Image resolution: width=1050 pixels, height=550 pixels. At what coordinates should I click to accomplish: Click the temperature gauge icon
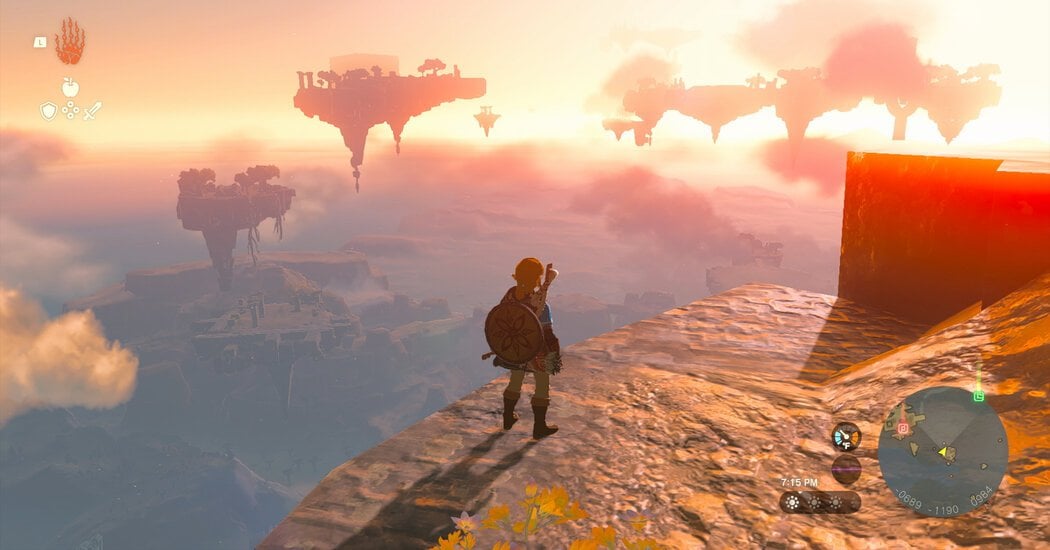coord(846,436)
